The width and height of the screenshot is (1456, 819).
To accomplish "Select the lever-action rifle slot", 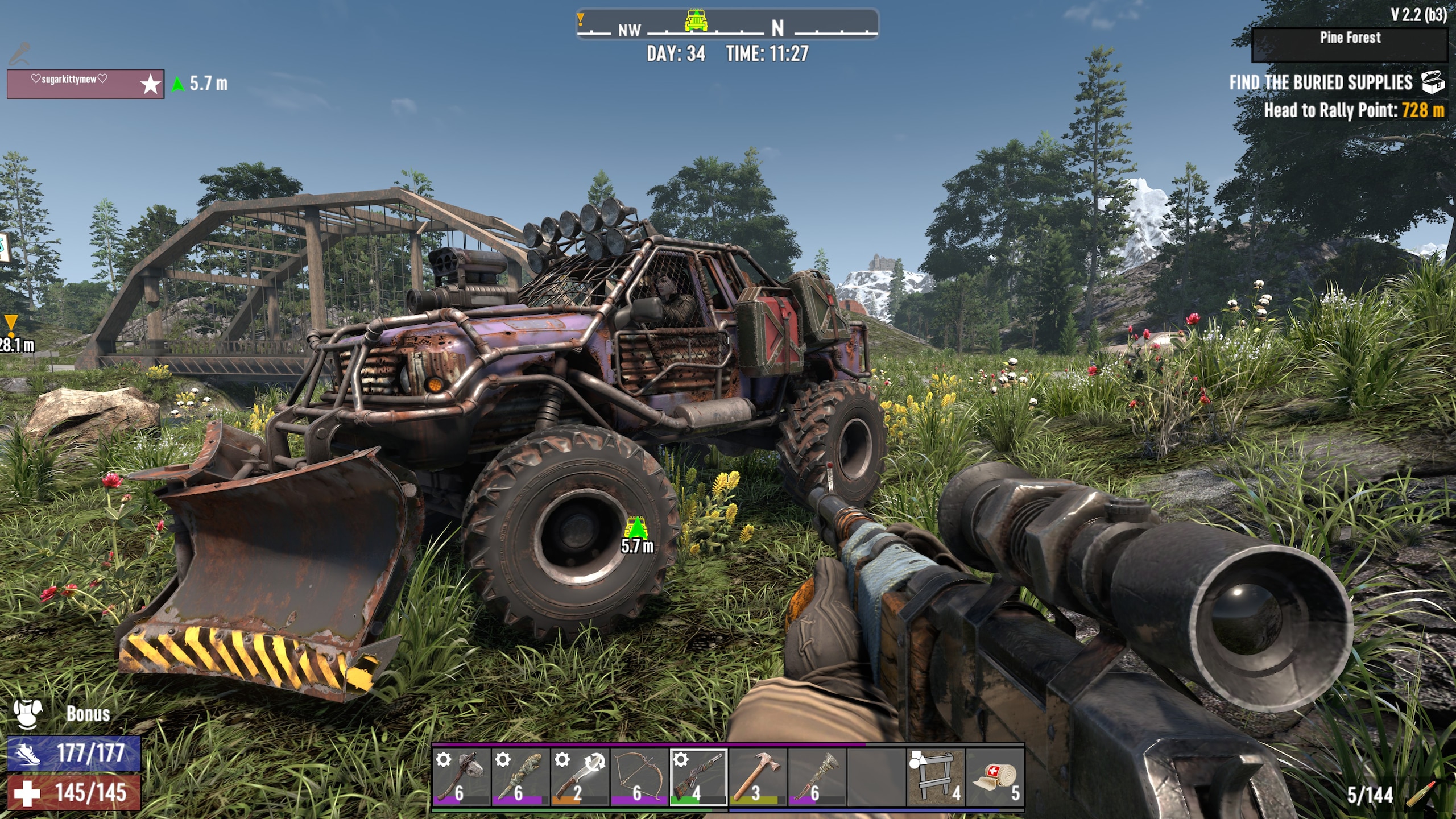I will 698,777.
